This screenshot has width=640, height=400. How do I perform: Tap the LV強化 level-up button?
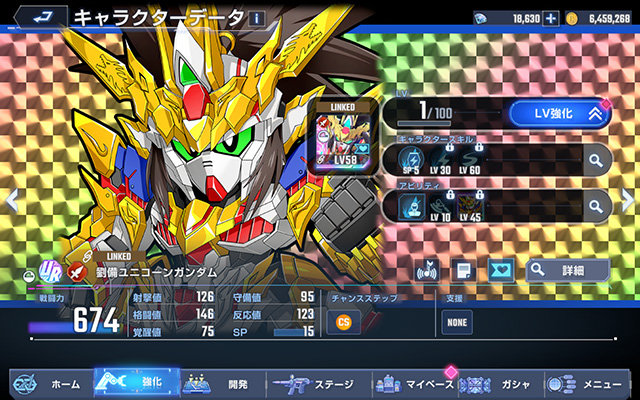[x=559, y=113]
